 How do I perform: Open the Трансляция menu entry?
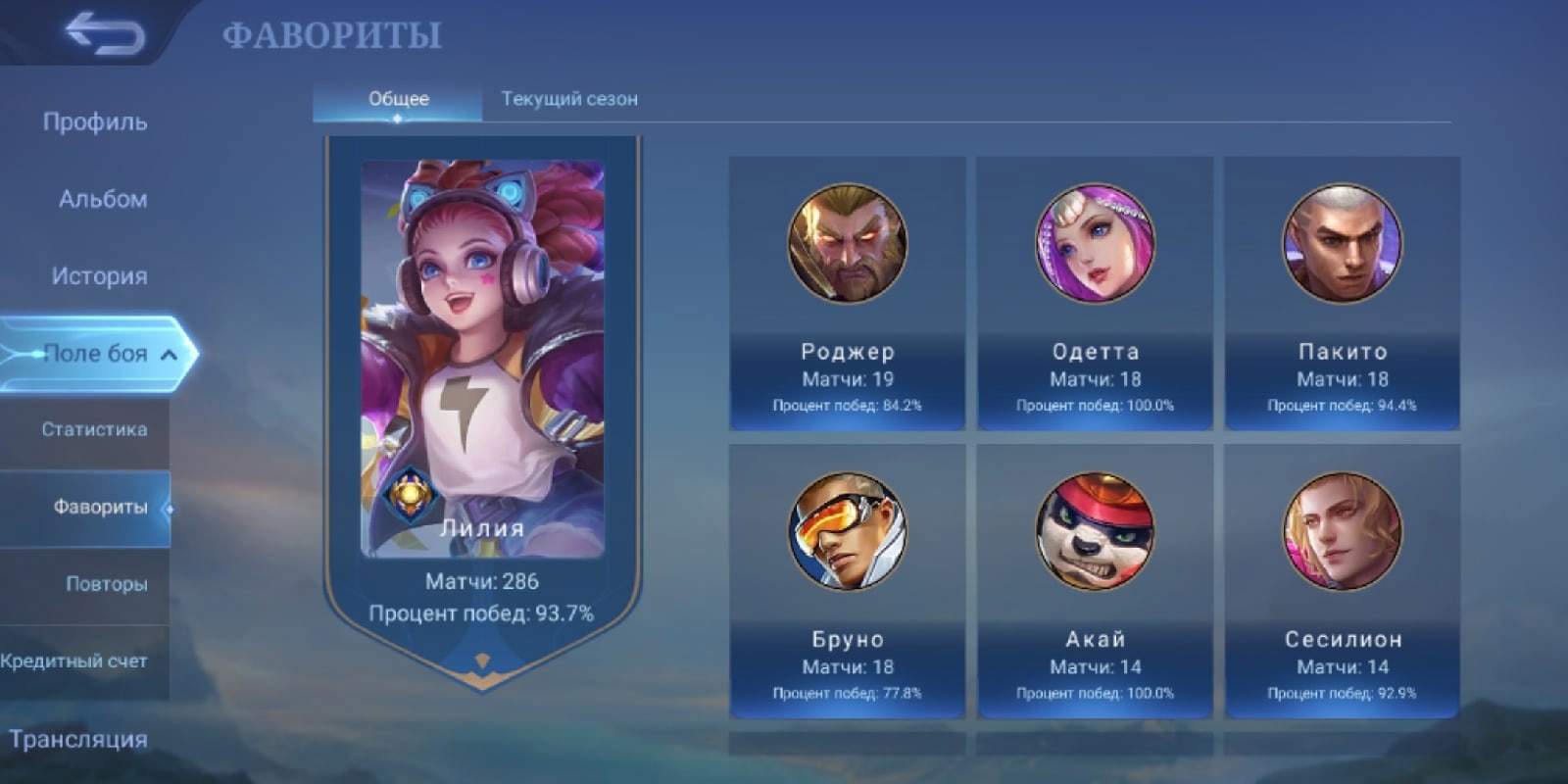[78, 739]
